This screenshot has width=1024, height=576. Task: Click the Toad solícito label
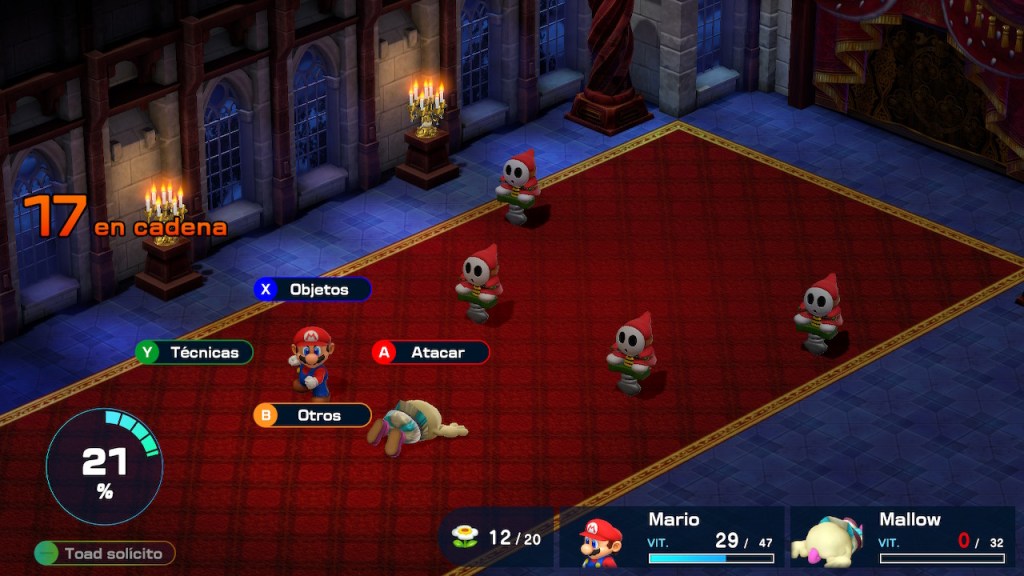[x=104, y=553]
